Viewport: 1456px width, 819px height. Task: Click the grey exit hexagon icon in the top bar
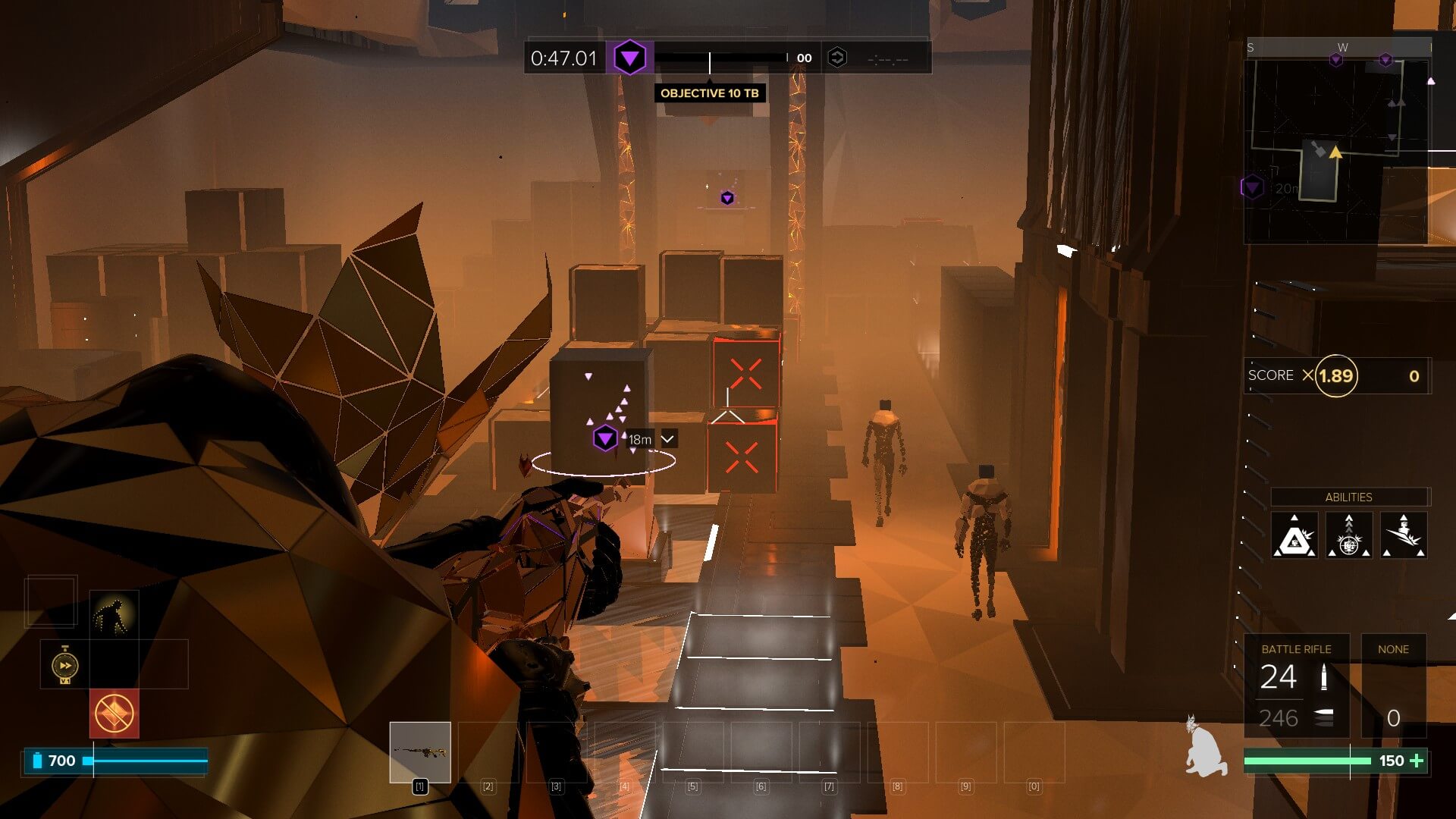pos(836,58)
